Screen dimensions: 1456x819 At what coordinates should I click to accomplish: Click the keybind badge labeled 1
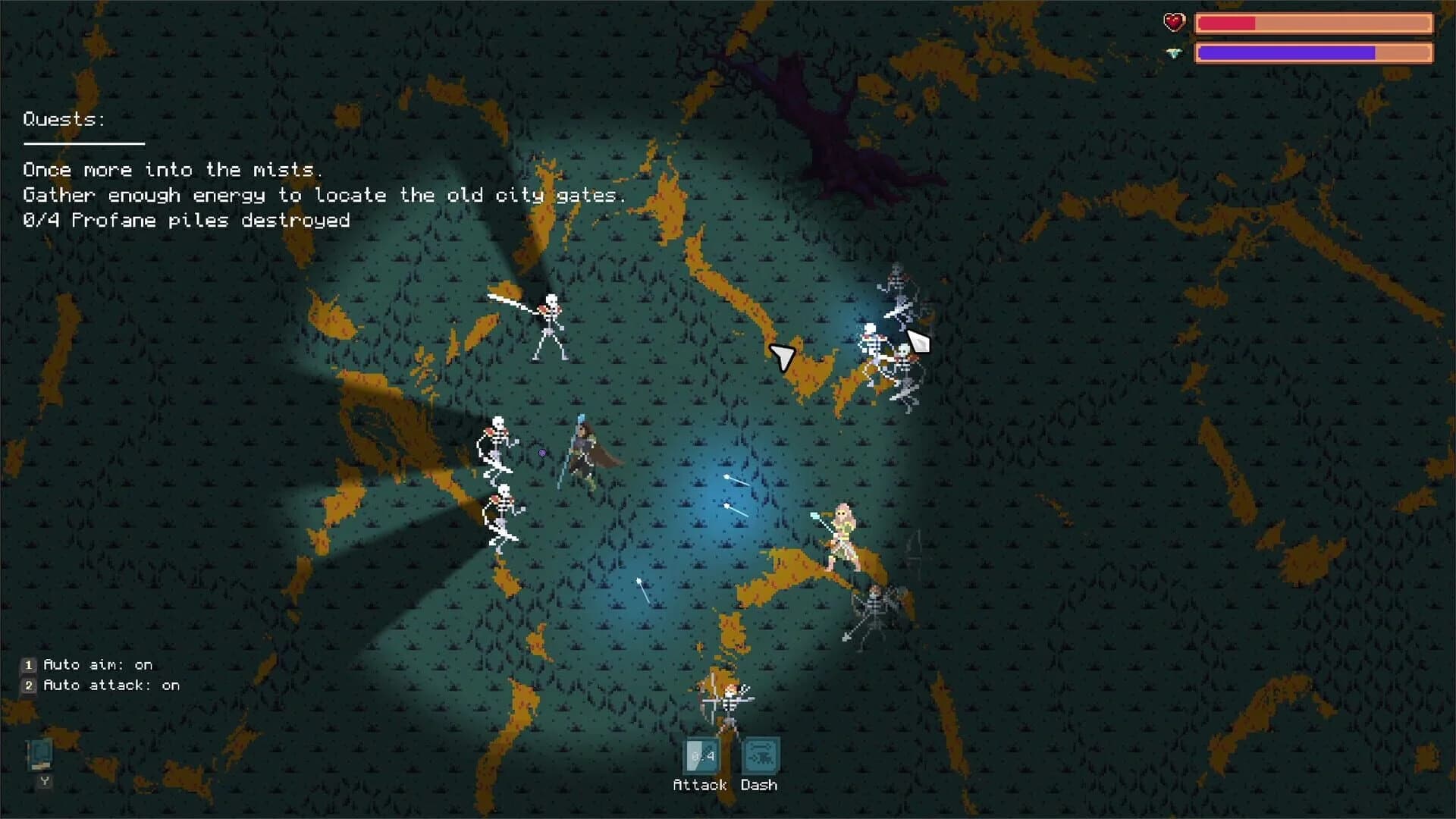29,664
